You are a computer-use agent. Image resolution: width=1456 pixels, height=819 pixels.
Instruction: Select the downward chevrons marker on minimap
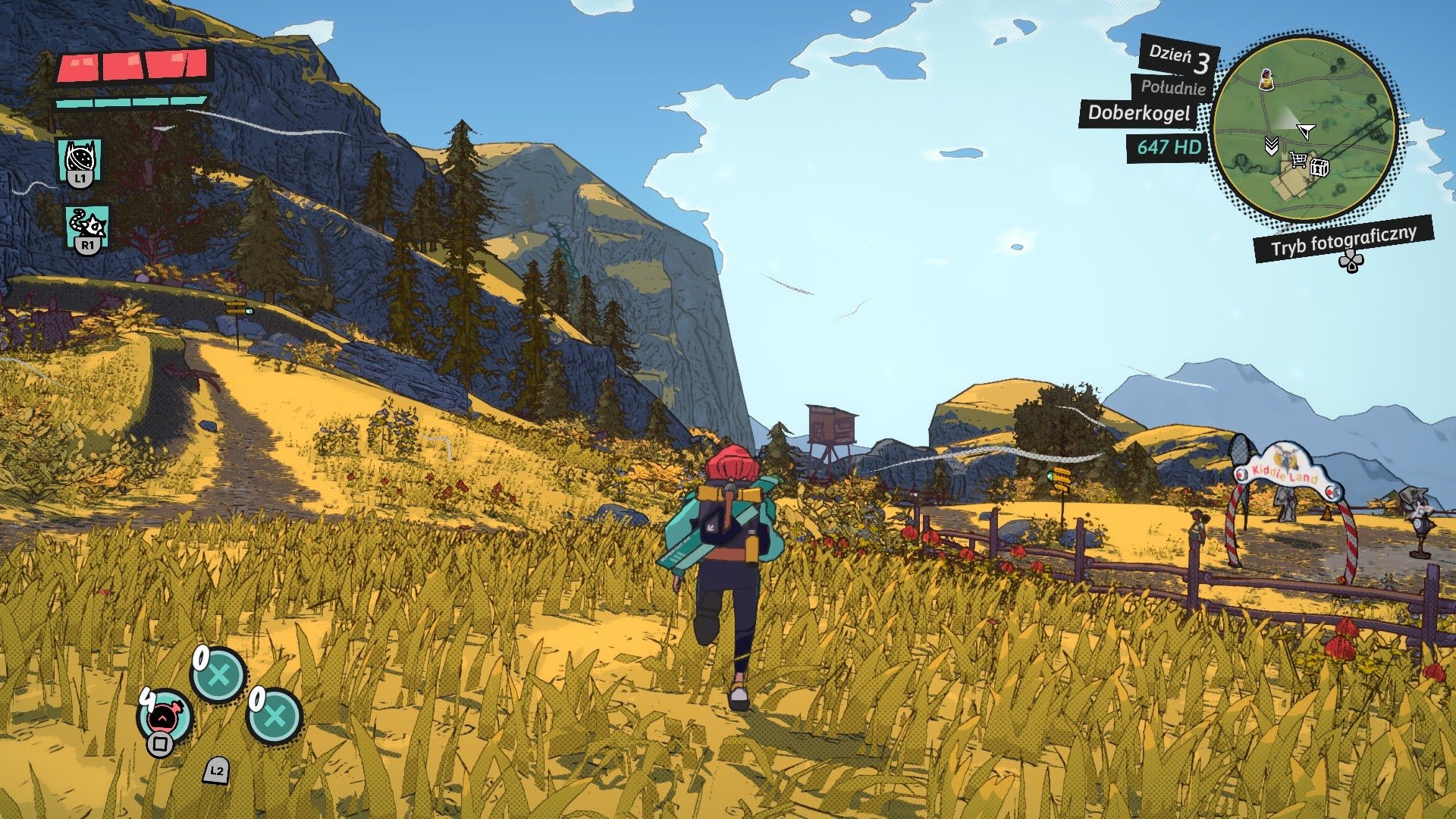(x=1272, y=146)
